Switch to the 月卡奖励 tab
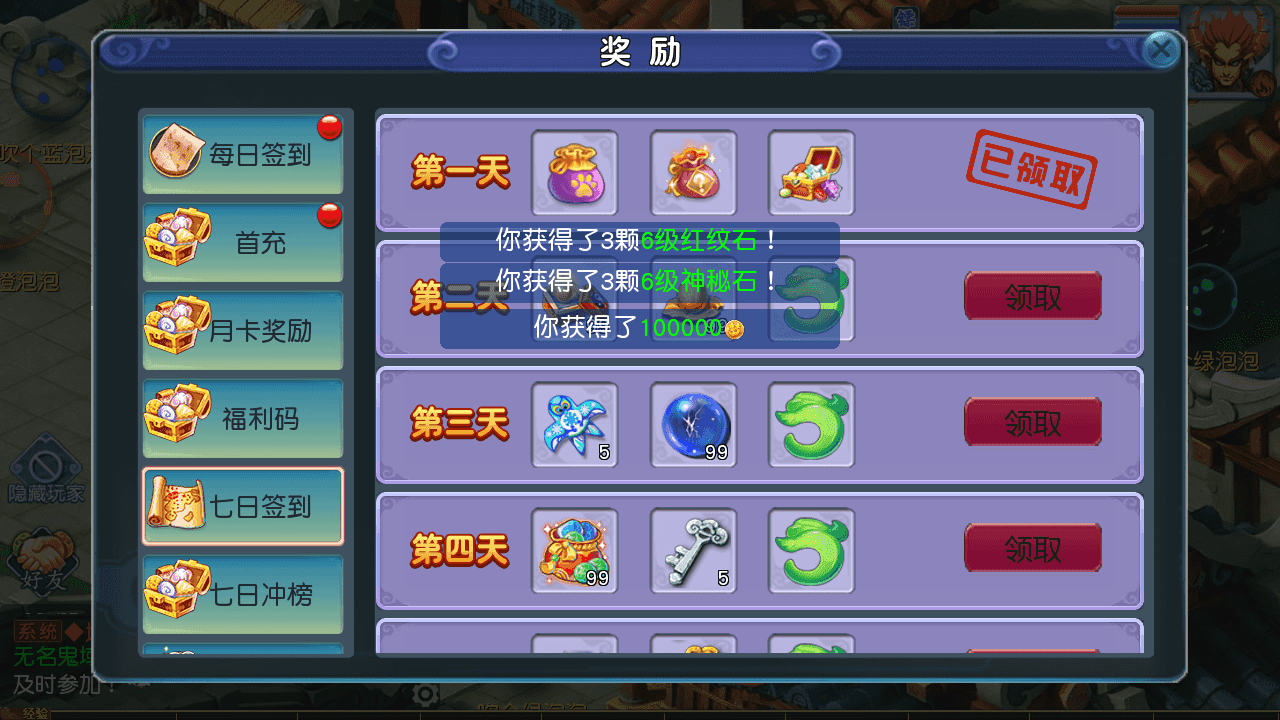 pyautogui.click(x=243, y=331)
